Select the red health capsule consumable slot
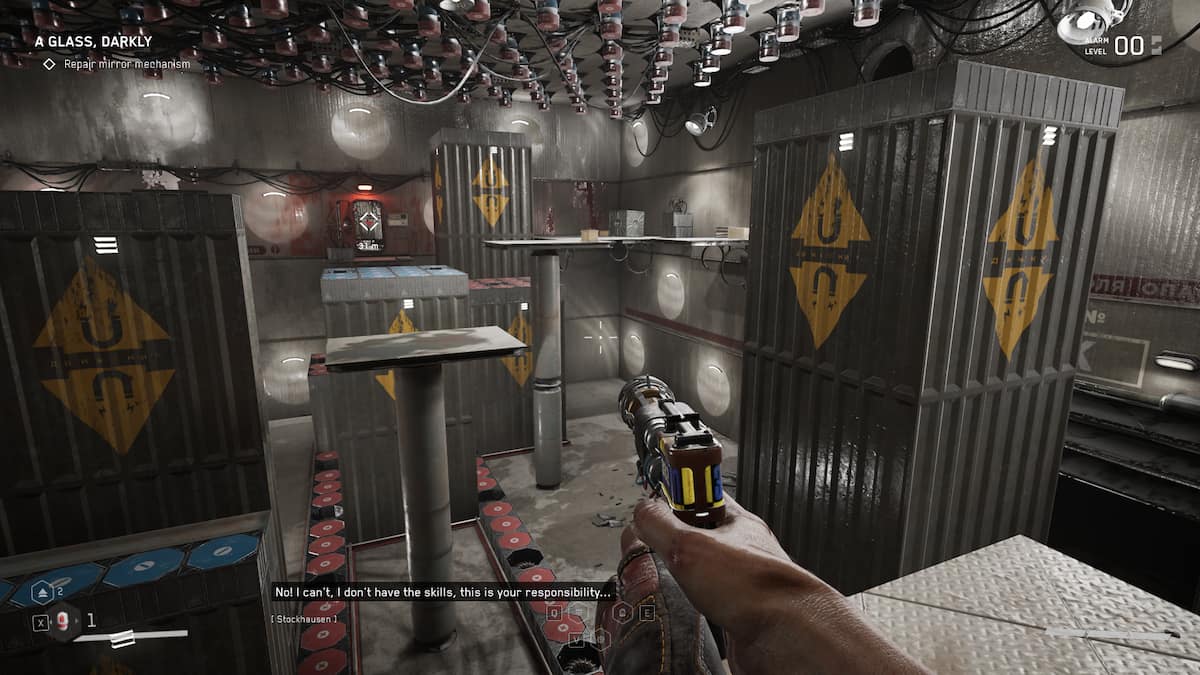This screenshot has height=675, width=1200. (64, 622)
